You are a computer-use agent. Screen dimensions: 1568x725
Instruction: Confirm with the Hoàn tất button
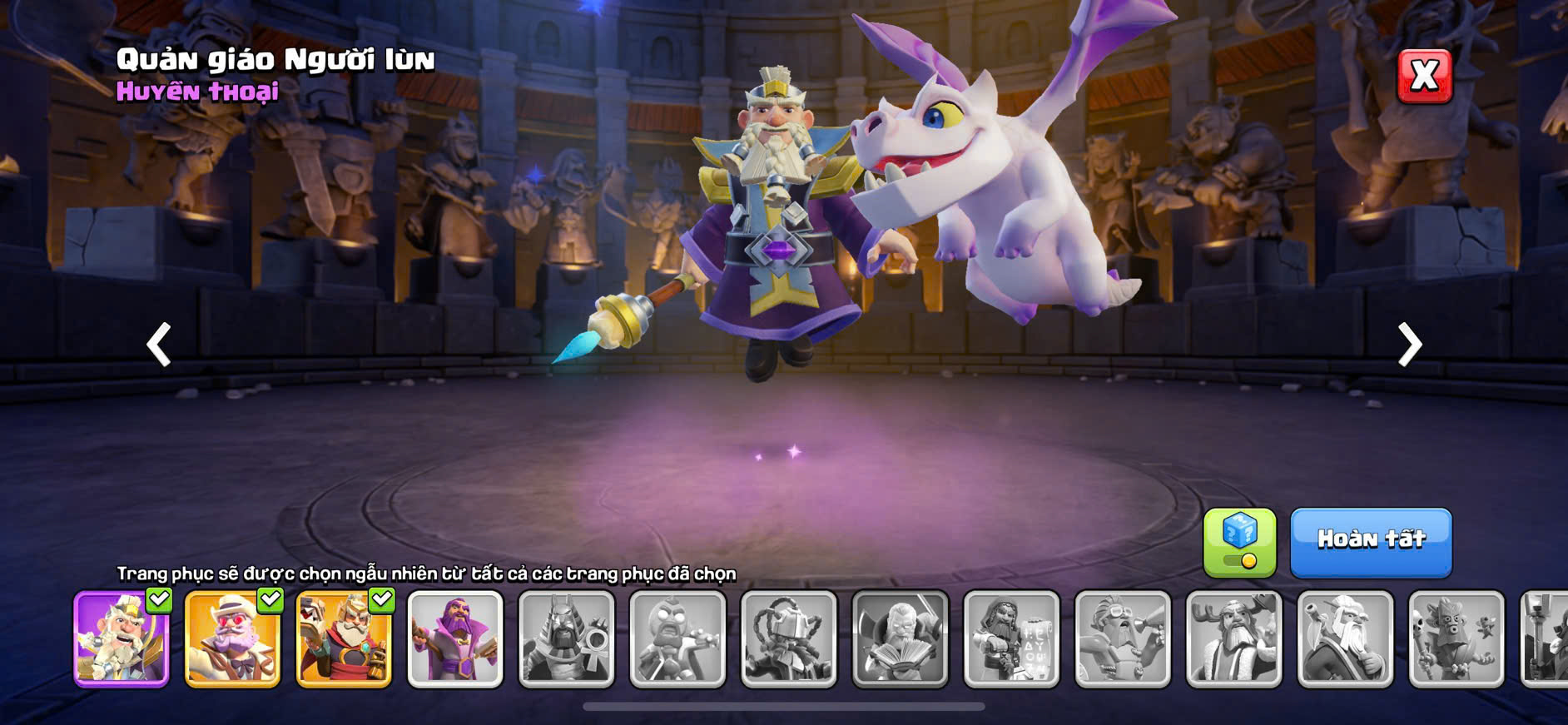tap(1371, 542)
